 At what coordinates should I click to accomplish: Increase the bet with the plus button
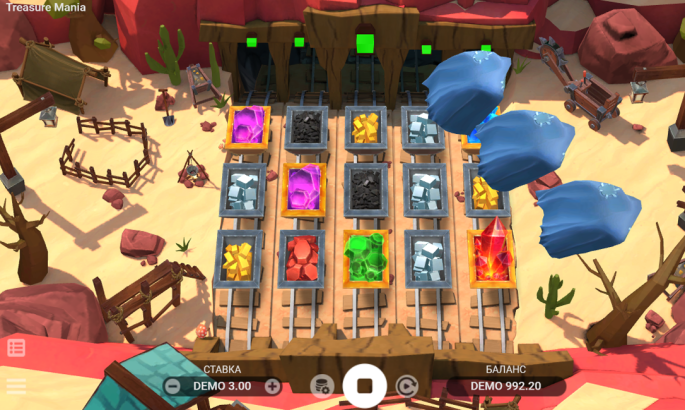tap(272, 386)
